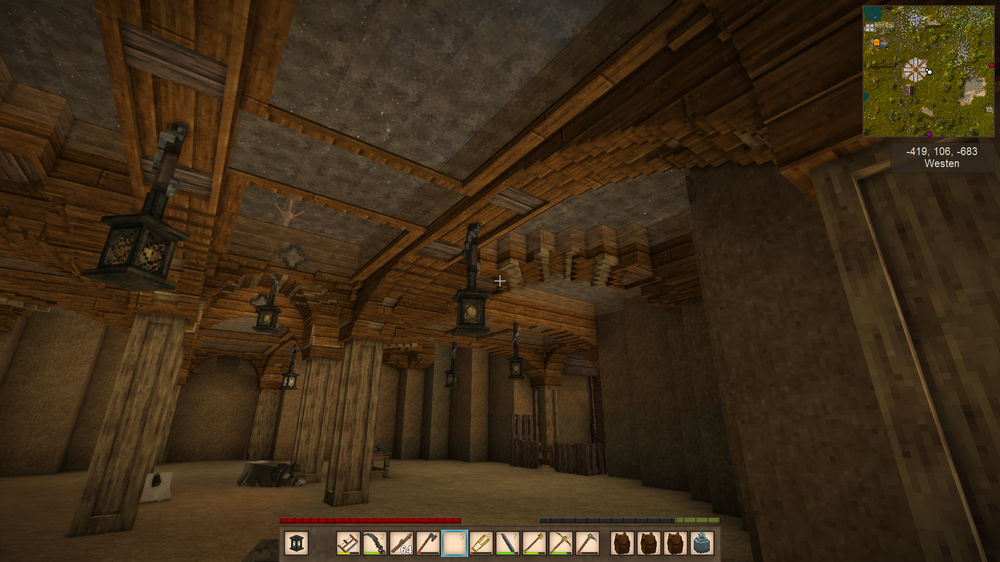1000x562 pixels.
Task: Open the blue container bag slot
Action: (702, 543)
